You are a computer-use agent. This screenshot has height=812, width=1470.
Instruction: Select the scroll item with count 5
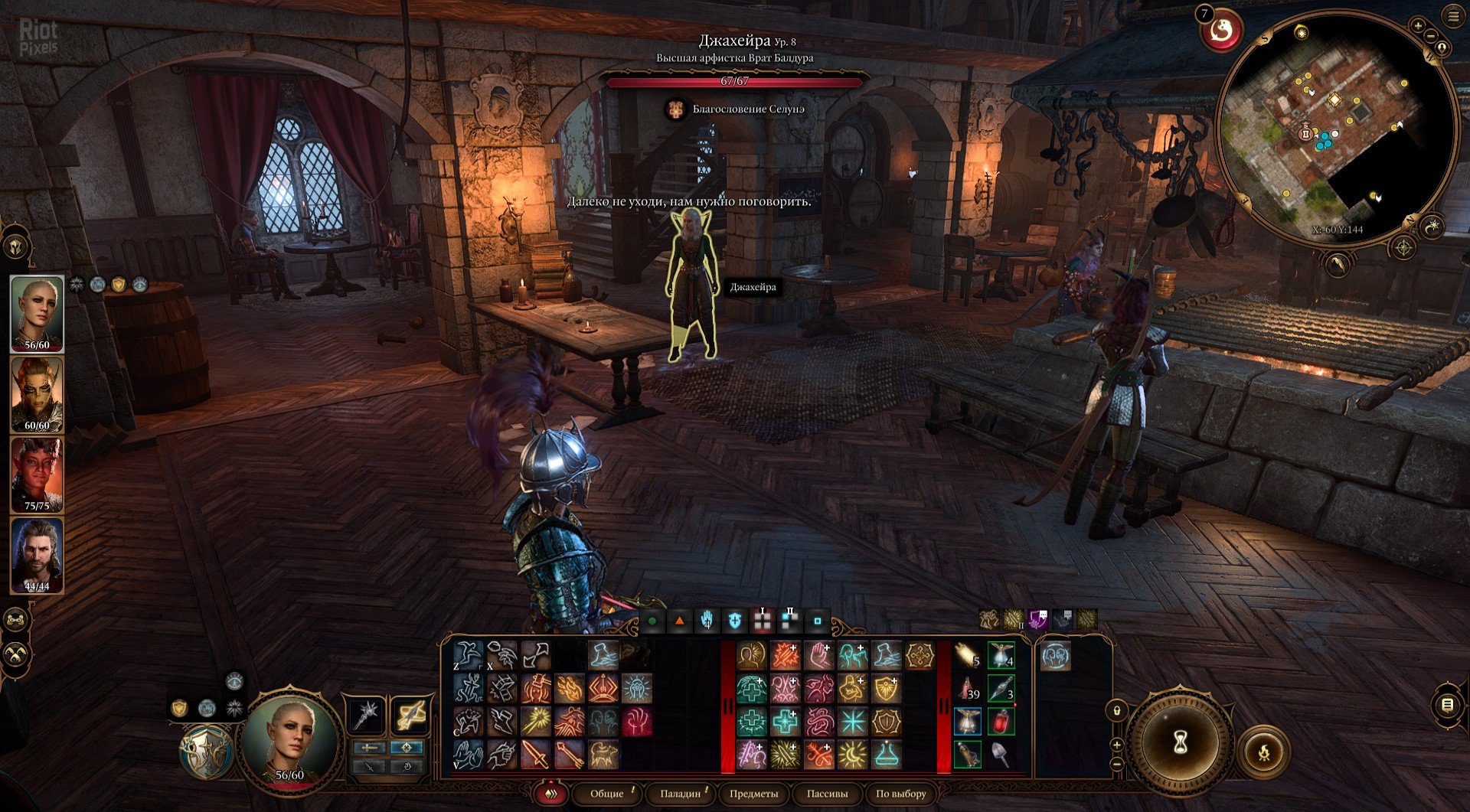click(x=967, y=656)
